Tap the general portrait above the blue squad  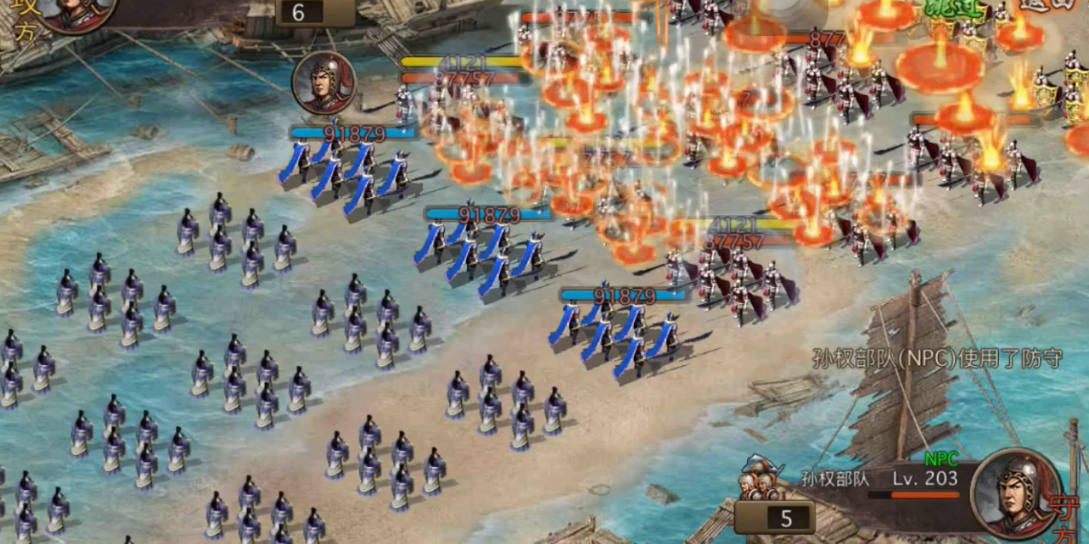324,84
